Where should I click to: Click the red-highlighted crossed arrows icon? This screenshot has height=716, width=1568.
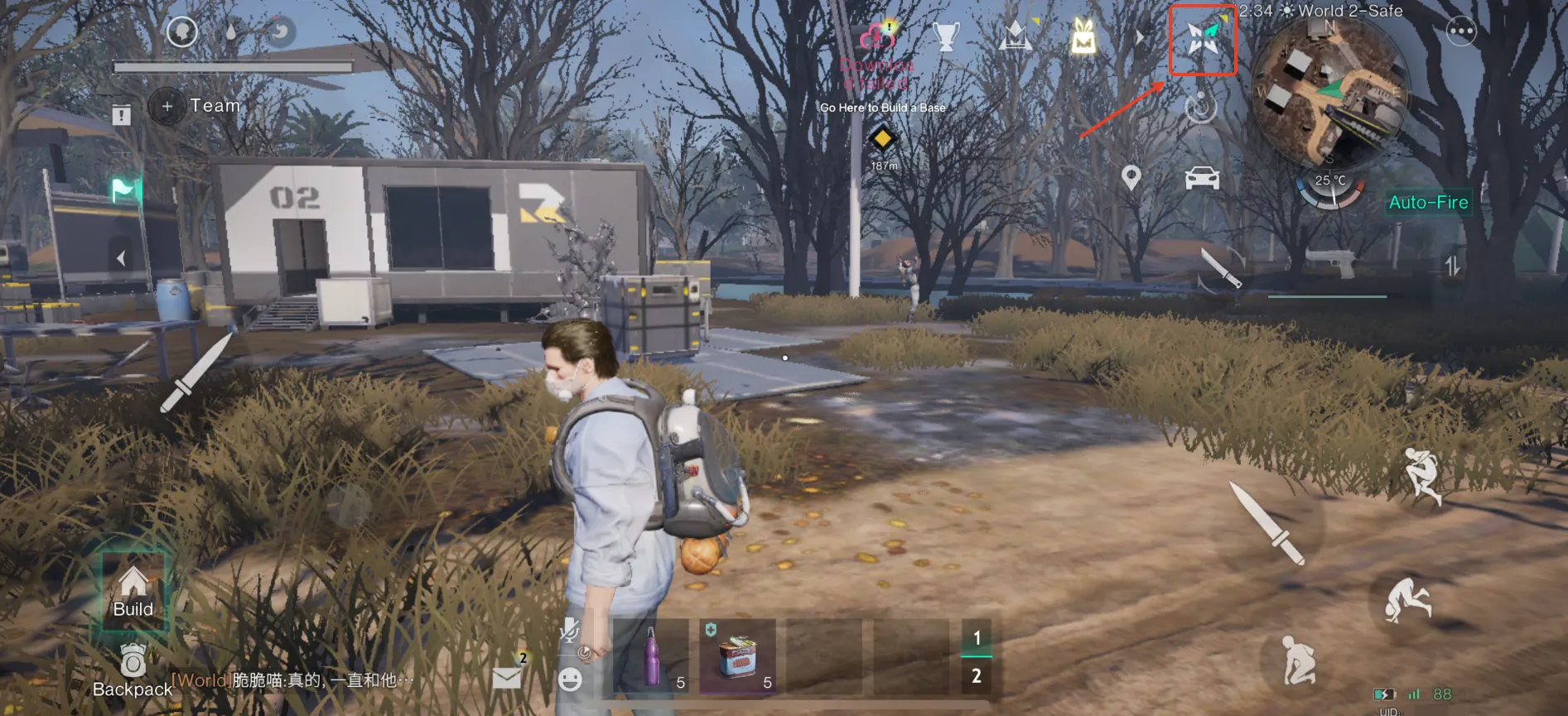point(1202,39)
